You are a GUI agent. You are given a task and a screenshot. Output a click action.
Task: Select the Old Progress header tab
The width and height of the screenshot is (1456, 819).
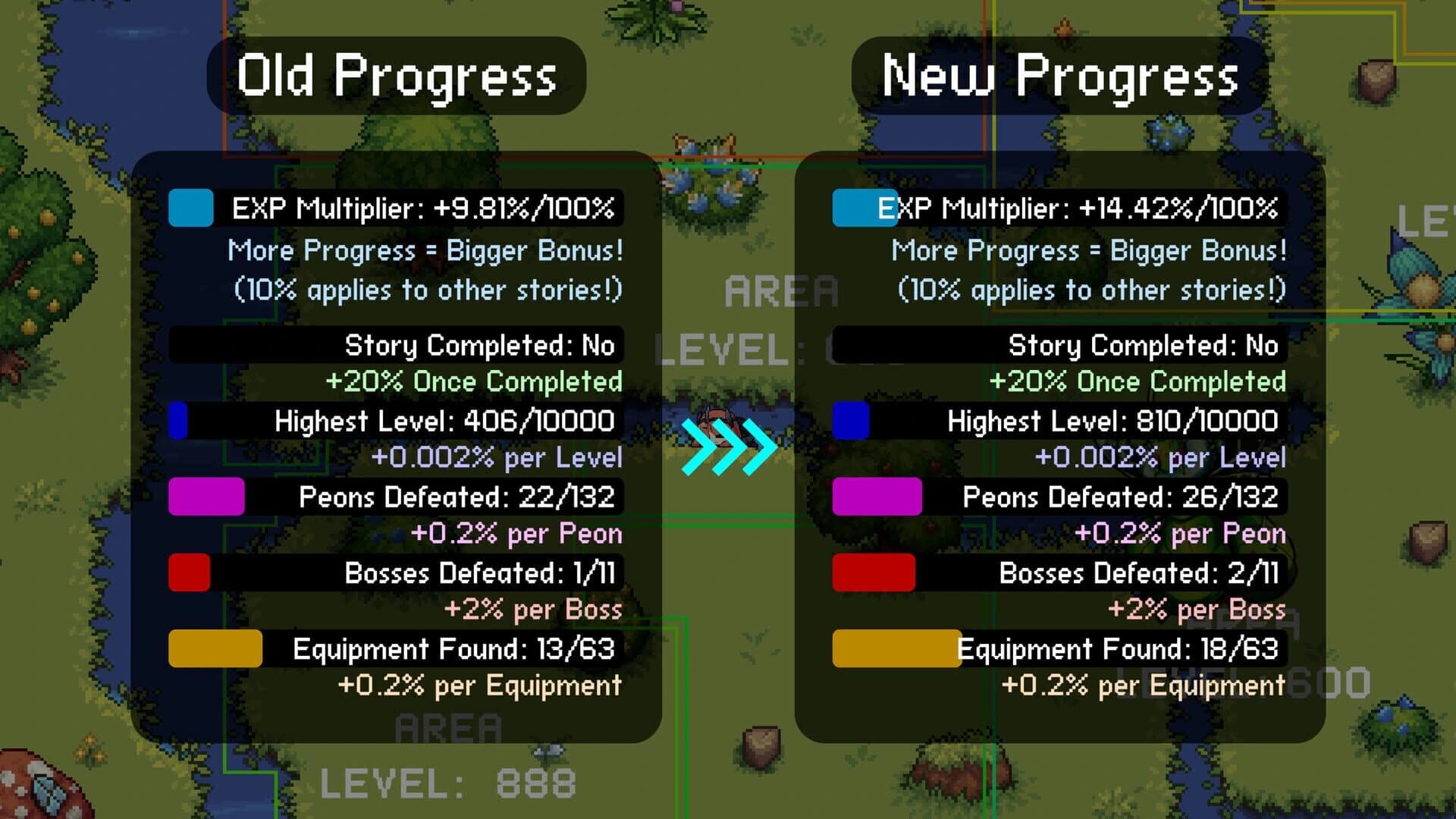398,76
